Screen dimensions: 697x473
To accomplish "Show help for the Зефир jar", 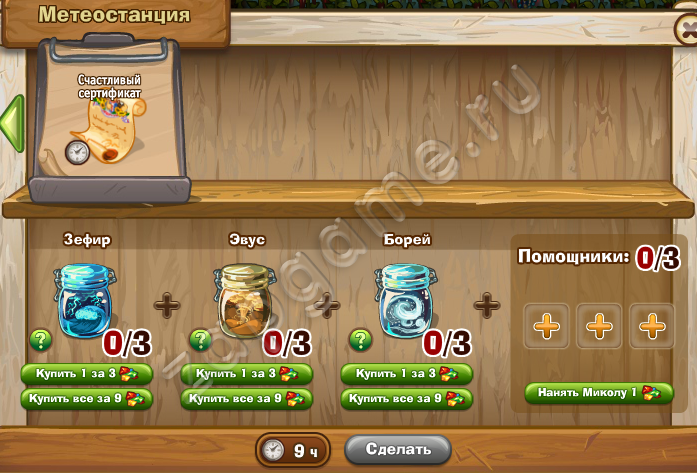I will pos(40,340).
